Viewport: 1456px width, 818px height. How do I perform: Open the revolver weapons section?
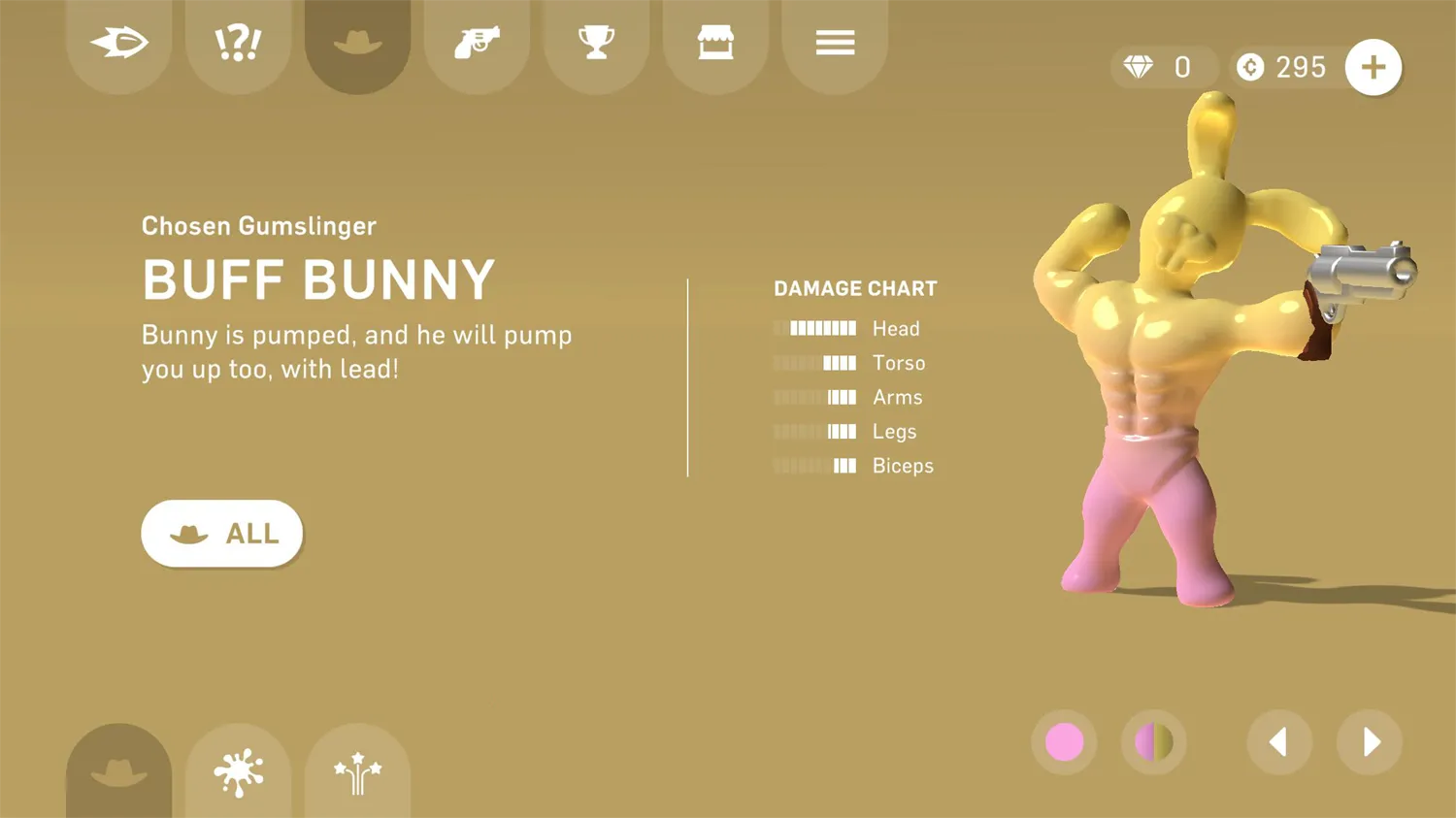[477, 43]
